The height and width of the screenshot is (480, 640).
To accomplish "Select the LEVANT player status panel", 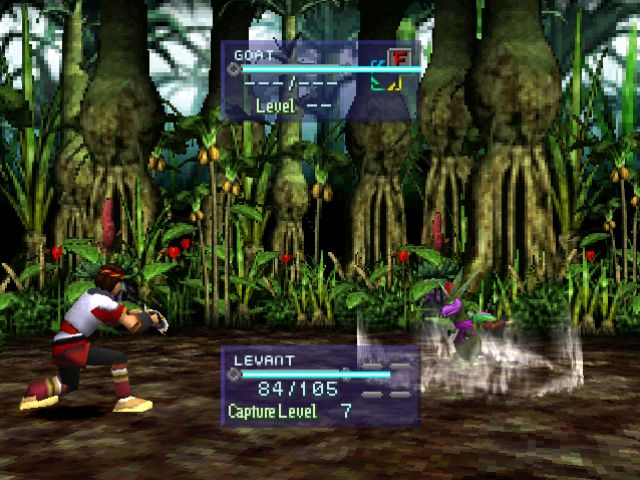I will pyautogui.click(x=320, y=387).
